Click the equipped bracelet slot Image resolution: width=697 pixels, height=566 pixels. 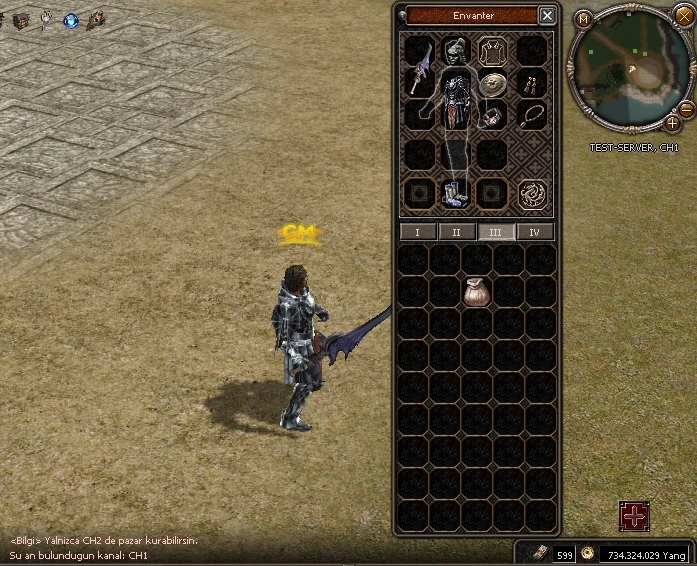point(491,117)
